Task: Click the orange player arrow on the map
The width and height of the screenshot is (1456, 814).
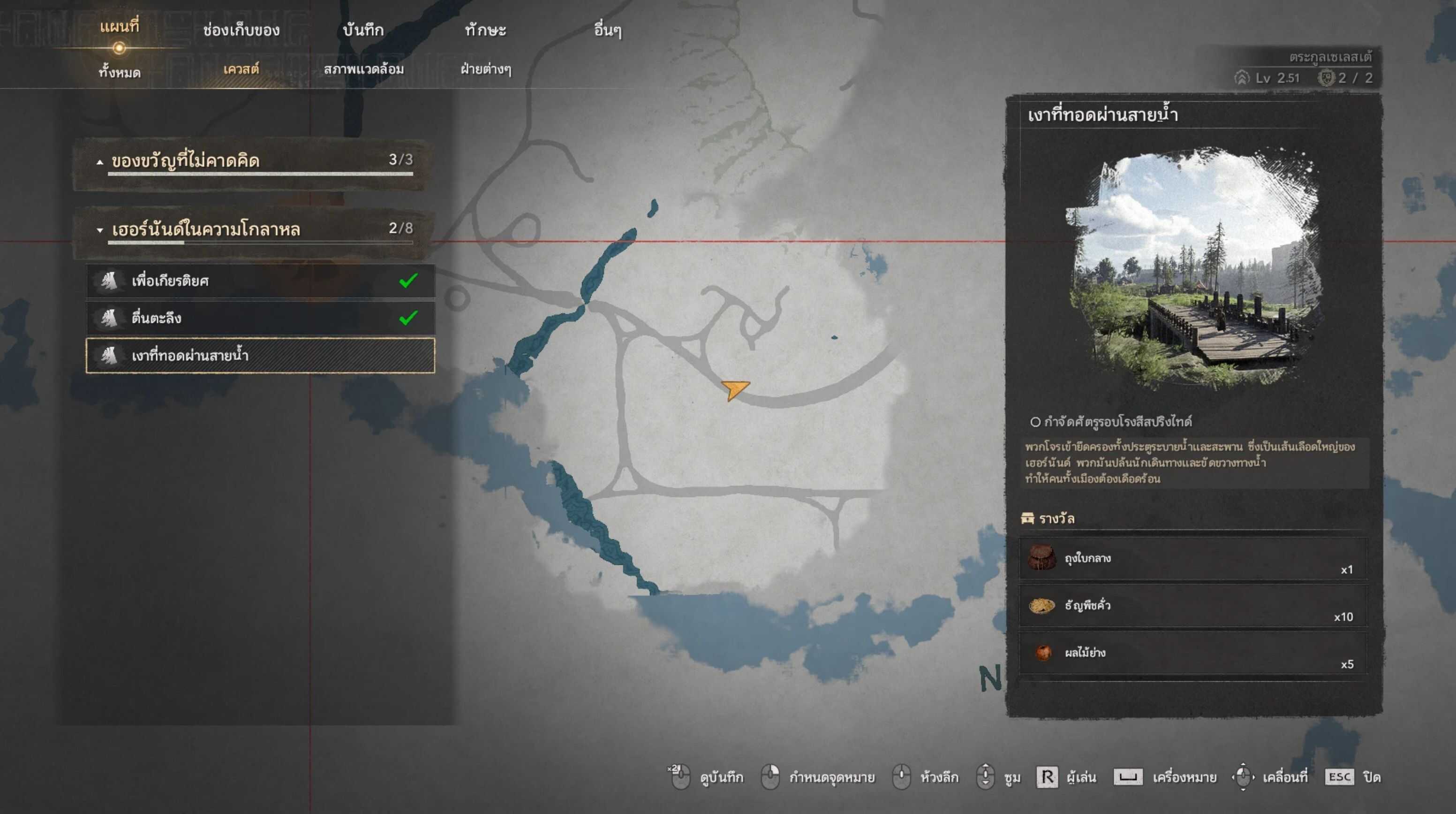Action: [x=735, y=389]
